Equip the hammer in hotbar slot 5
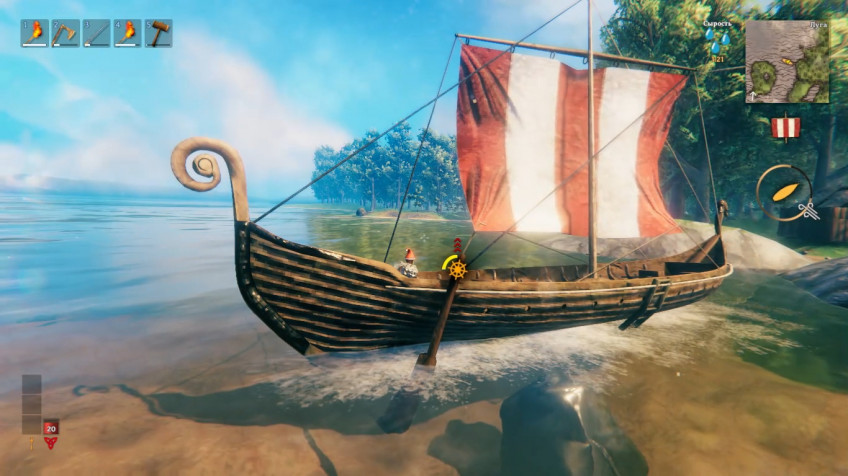The height and width of the screenshot is (476, 848). [x=158, y=34]
